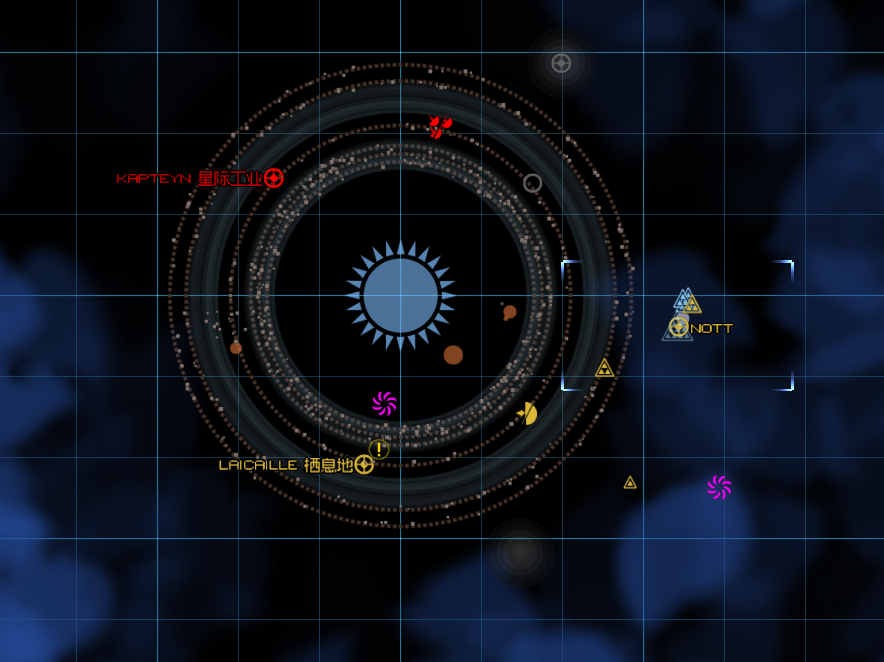
Task: Select the red hostile fleet cluster
Action: [x=439, y=126]
